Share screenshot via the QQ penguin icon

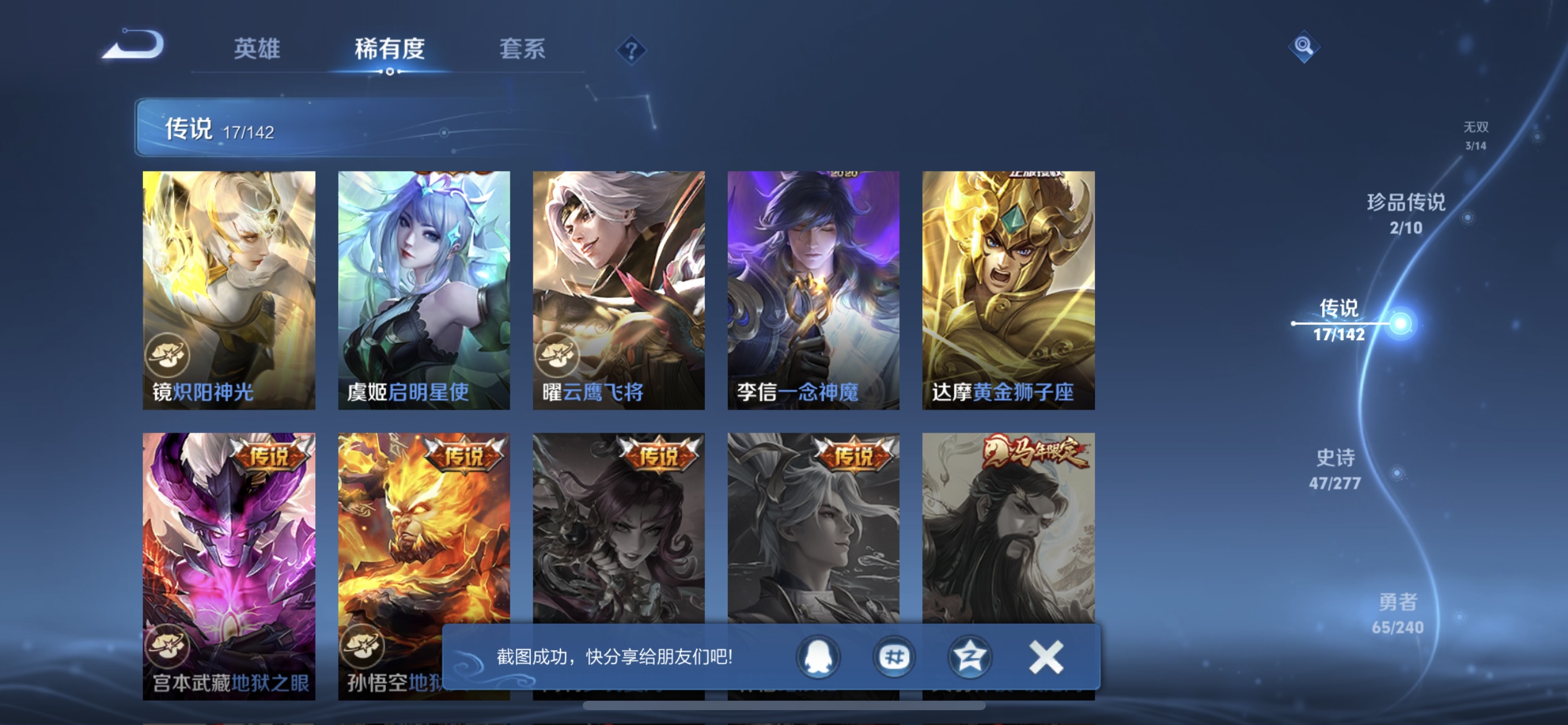click(819, 657)
